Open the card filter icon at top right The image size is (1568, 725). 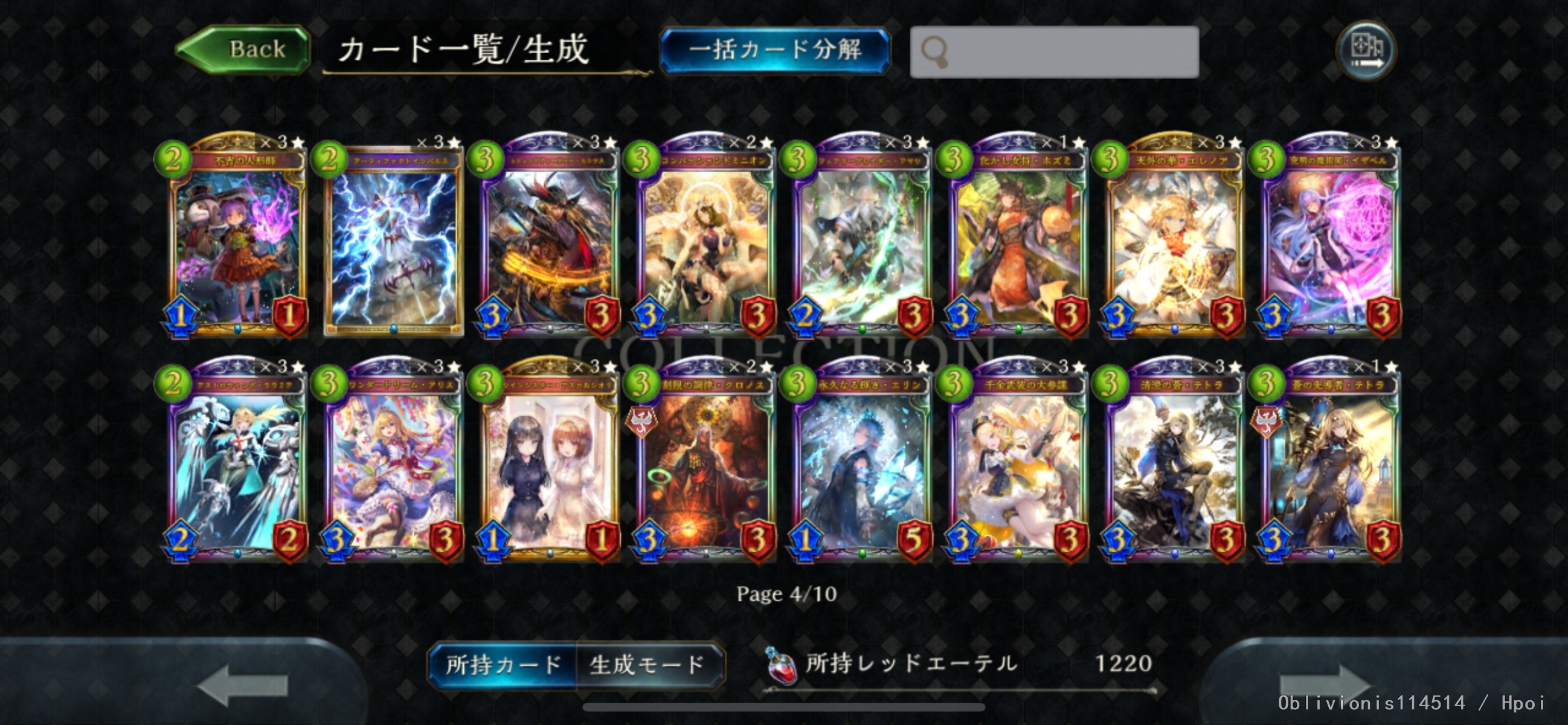[x=1366, y=50]
